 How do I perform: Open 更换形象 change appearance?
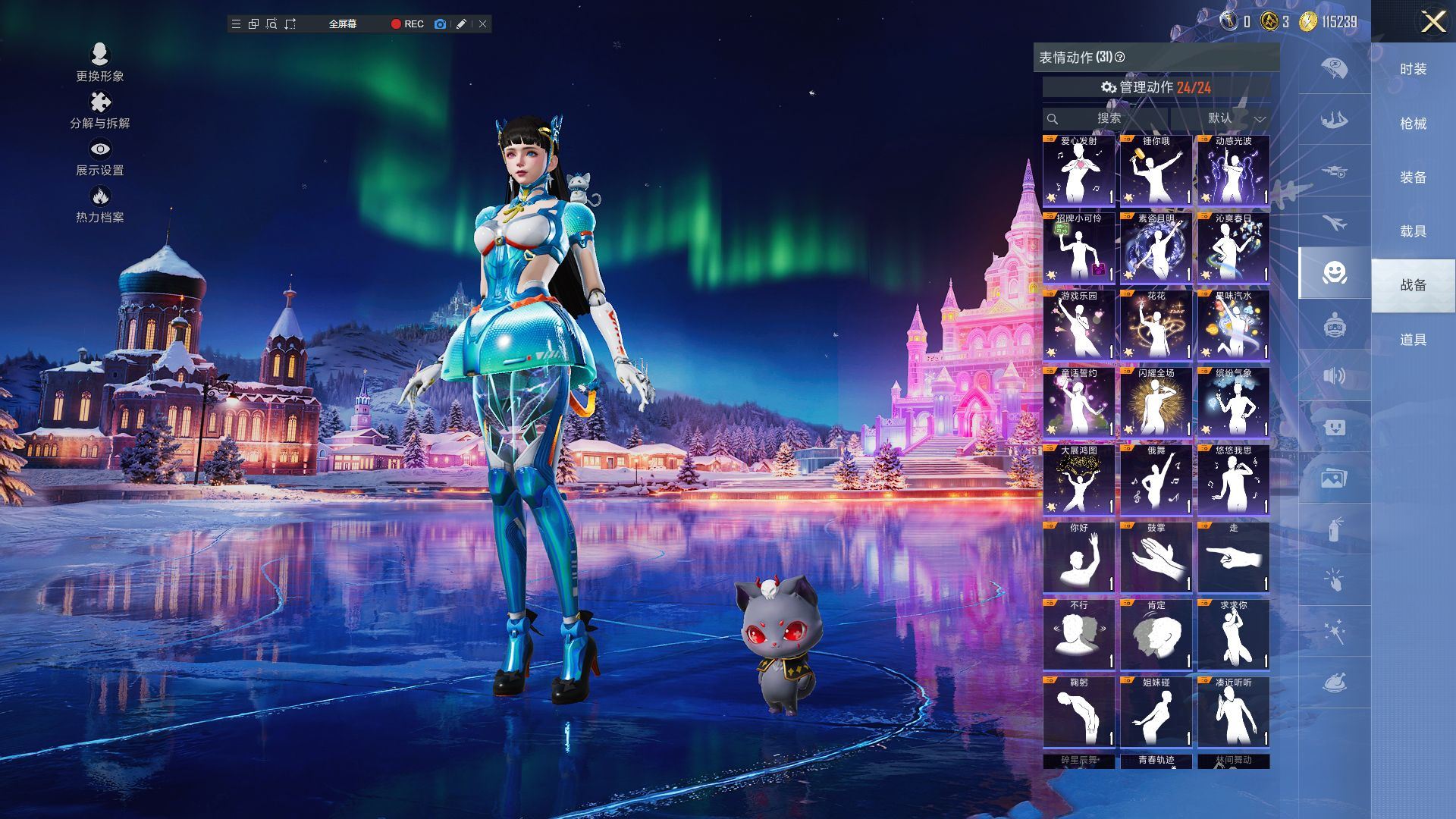pos(99,62)
